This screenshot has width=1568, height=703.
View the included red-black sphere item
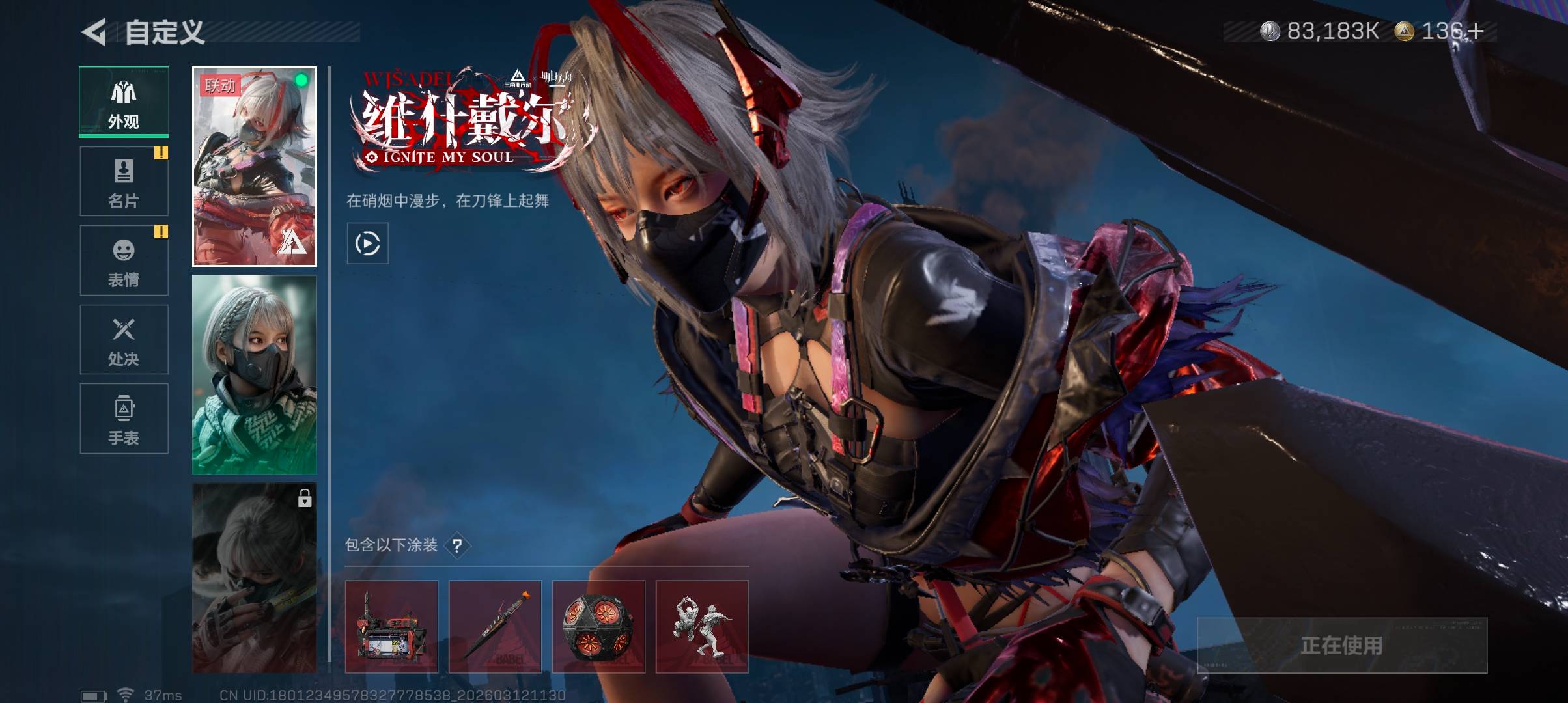[598, 626]
